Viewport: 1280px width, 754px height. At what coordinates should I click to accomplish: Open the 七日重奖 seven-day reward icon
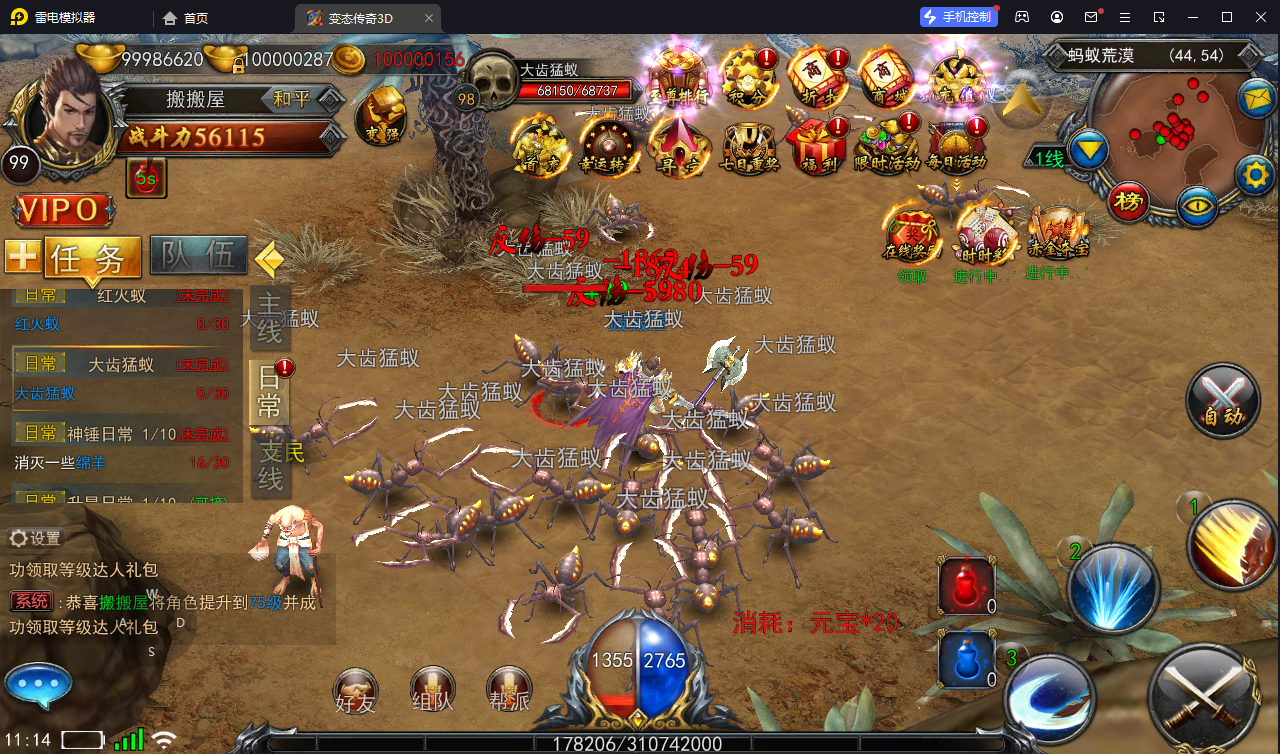click(x=749, y=147)
